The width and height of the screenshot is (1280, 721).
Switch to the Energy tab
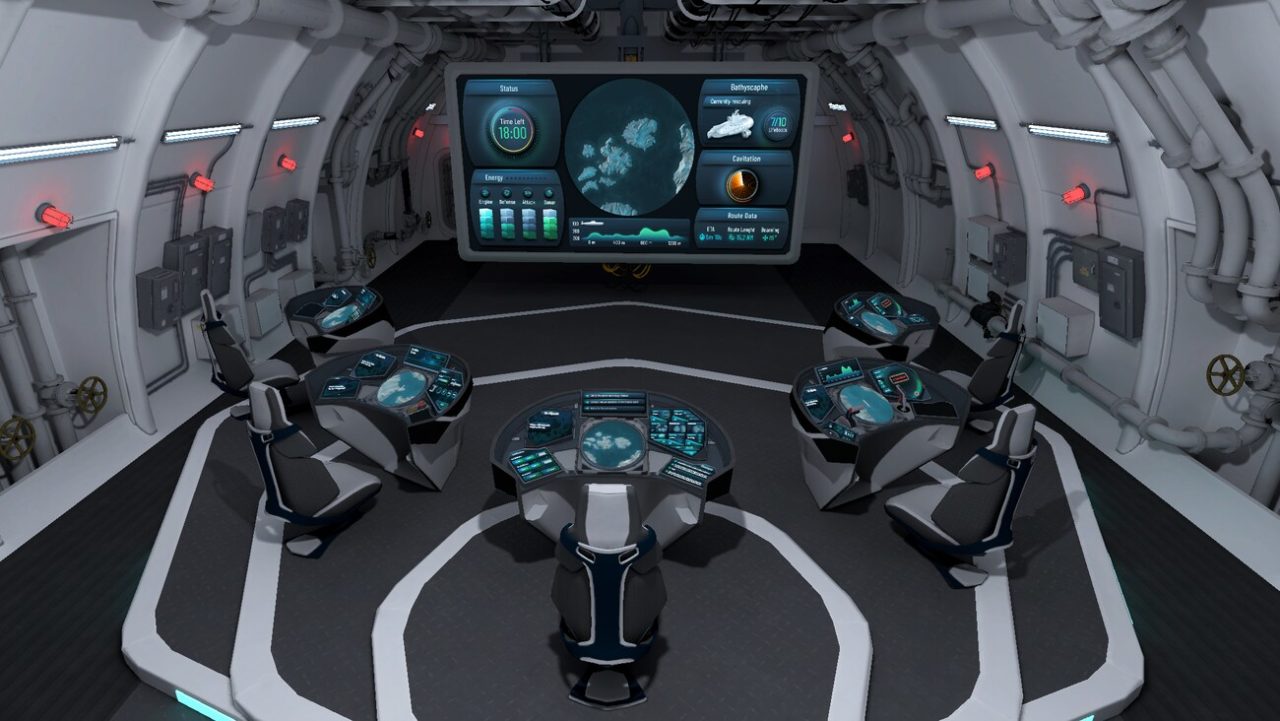[494, 178]
